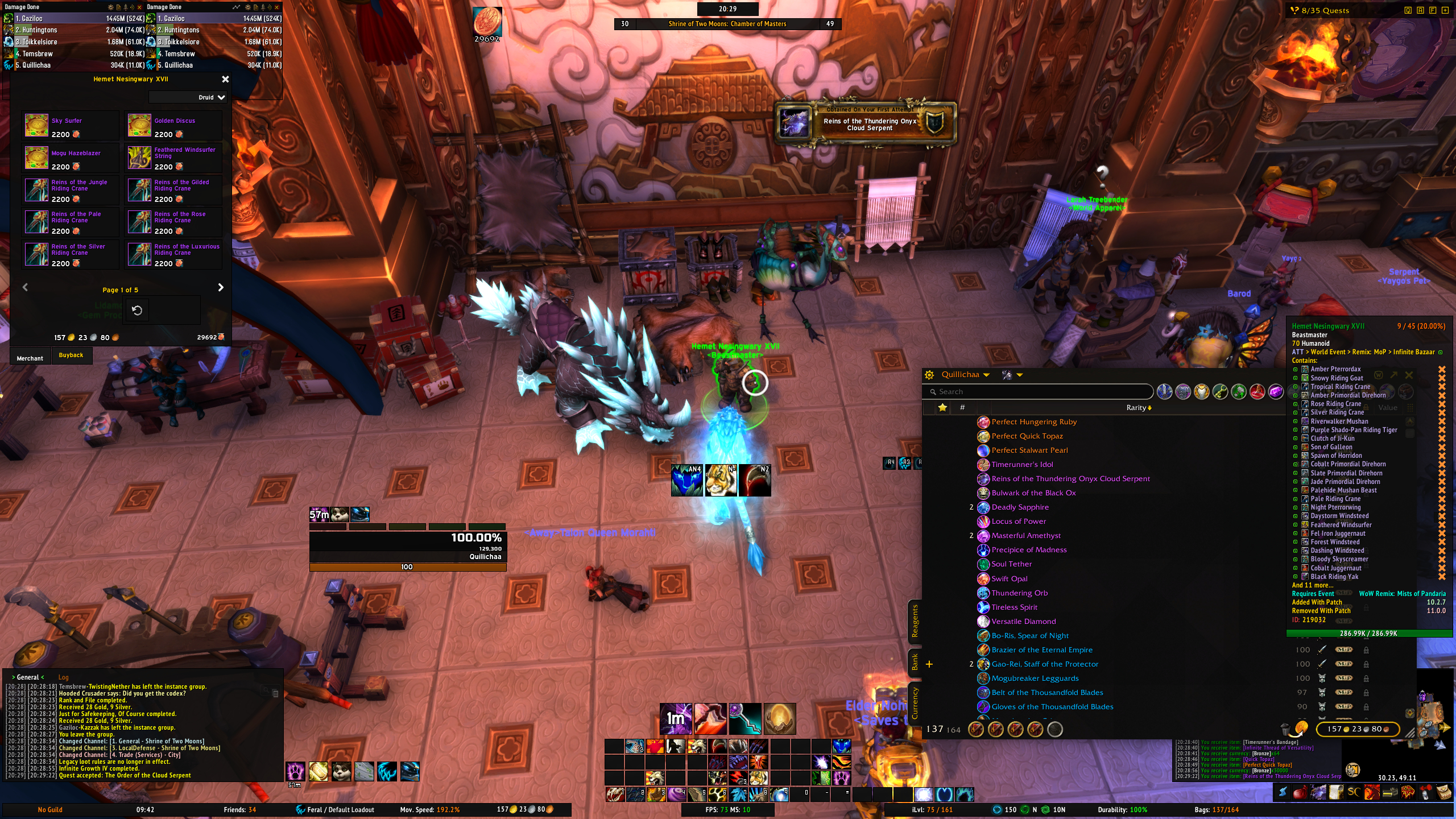Image resolution: width=1456 pixels, height=819 pixels.
Task: Switch chat to the Log tab
Action: [63, 677]
